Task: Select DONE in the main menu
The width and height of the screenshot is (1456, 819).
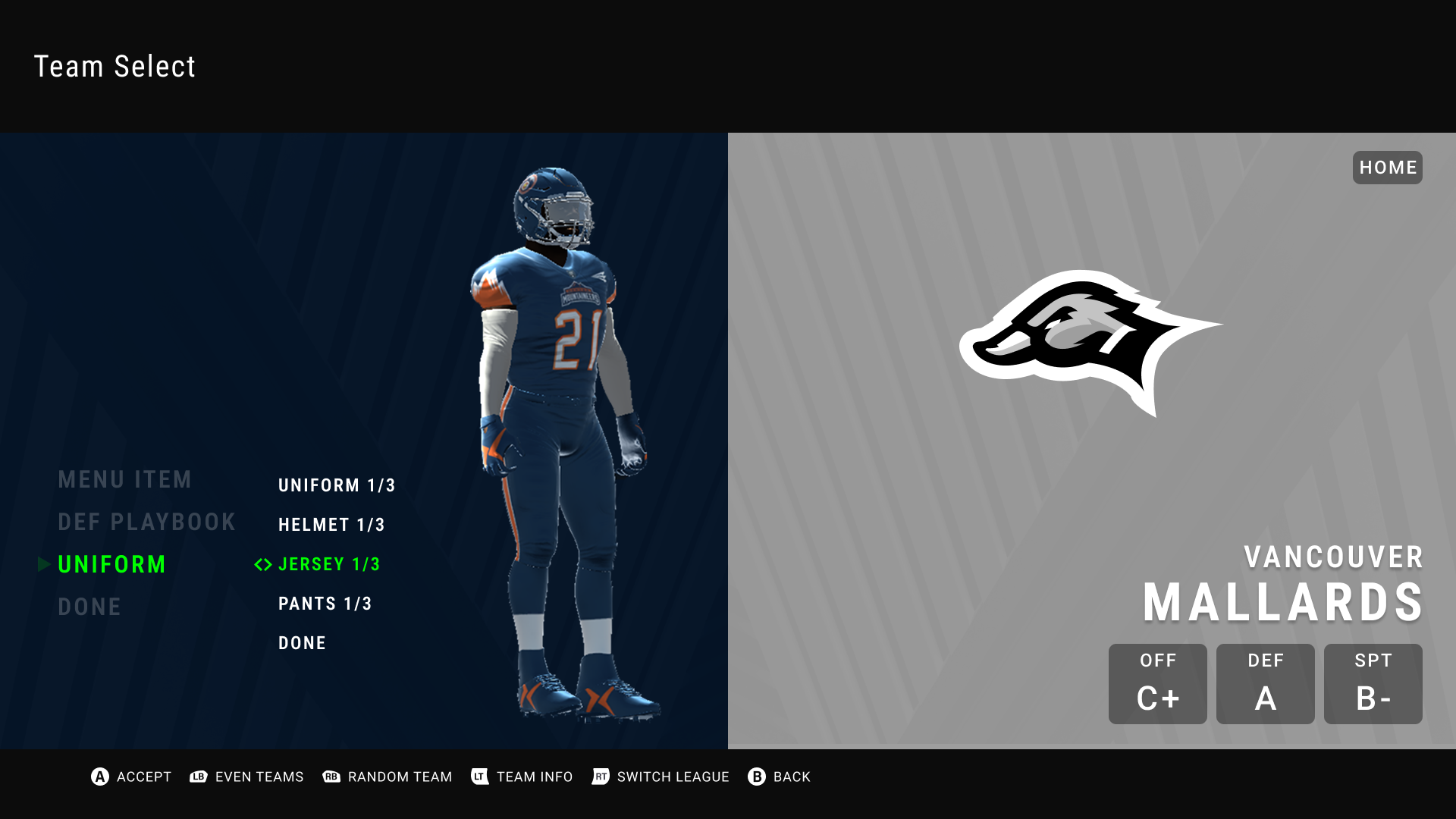Action: 90,606
